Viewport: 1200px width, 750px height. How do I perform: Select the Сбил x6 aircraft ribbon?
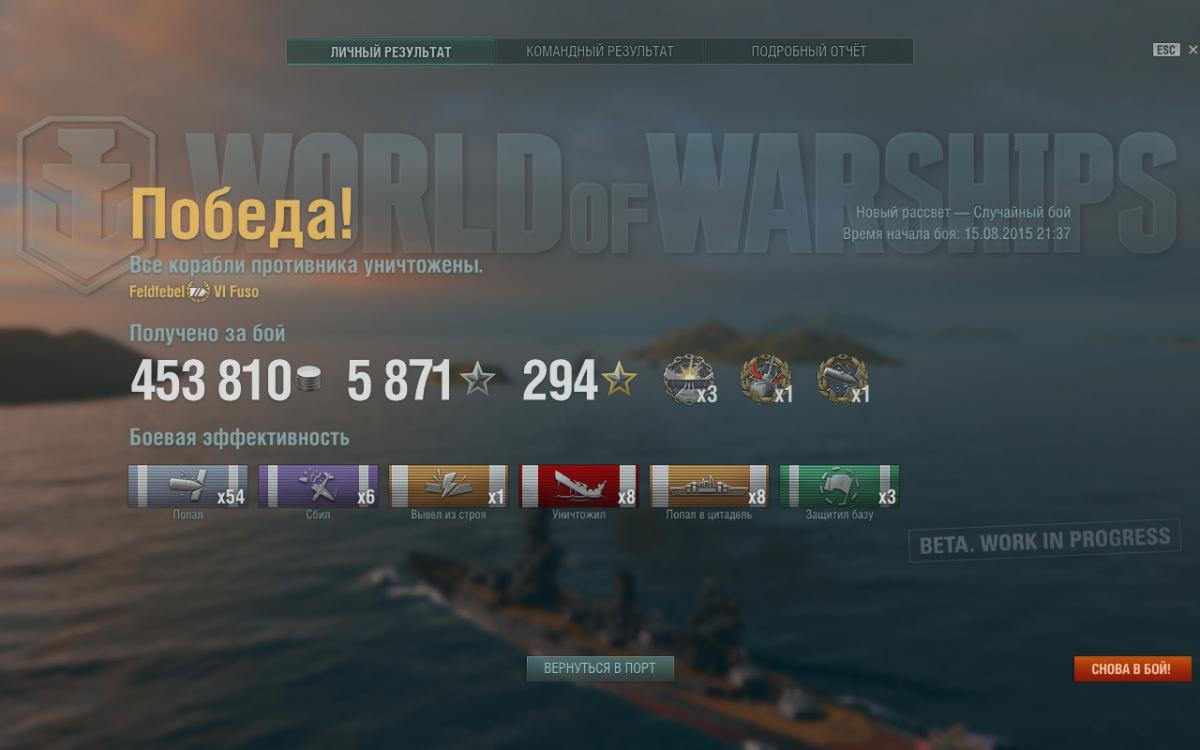point(318,486)
